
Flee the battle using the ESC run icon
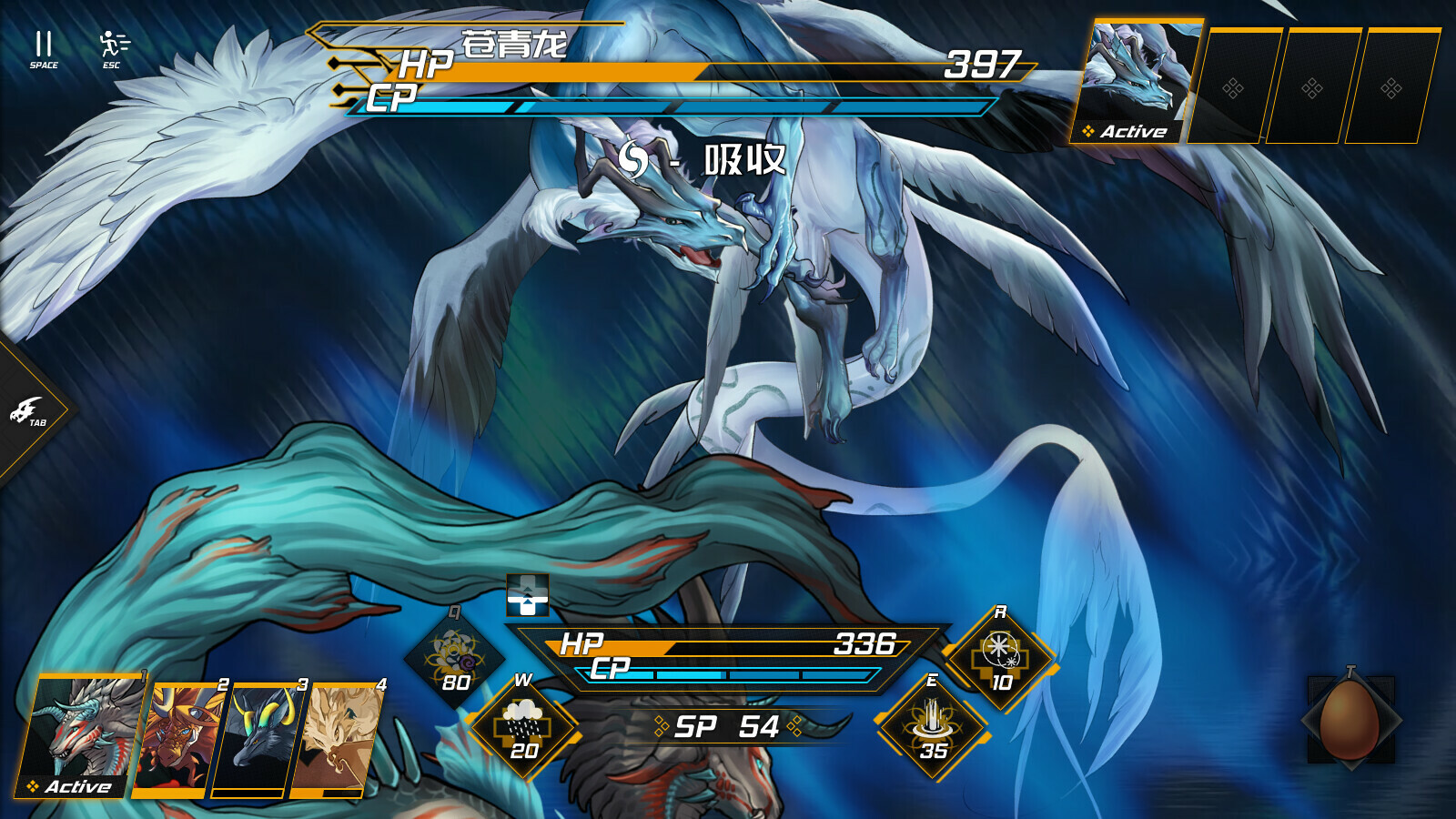click(109, 41)
